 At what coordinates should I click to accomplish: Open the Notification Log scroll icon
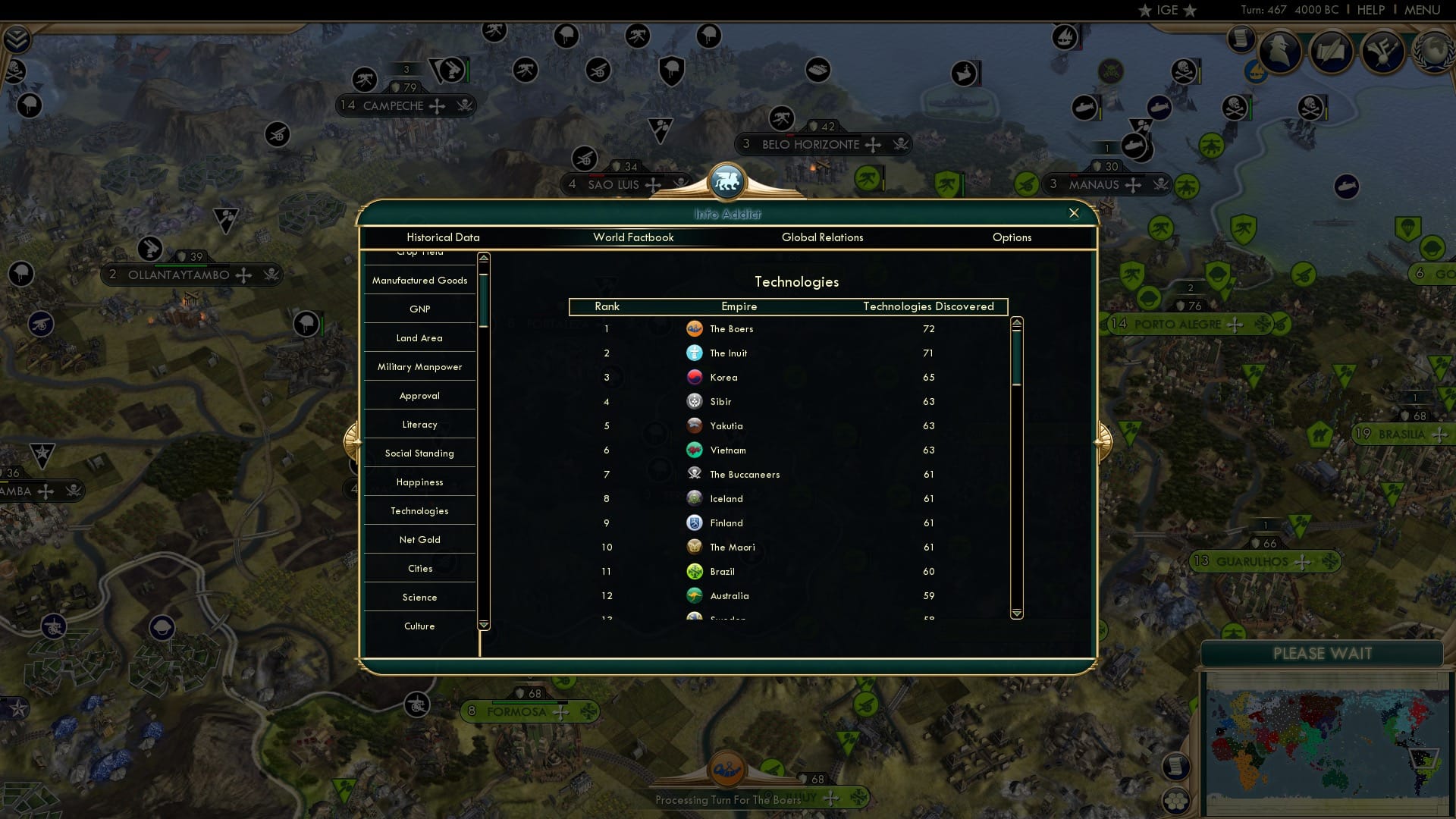point(1241,39)
